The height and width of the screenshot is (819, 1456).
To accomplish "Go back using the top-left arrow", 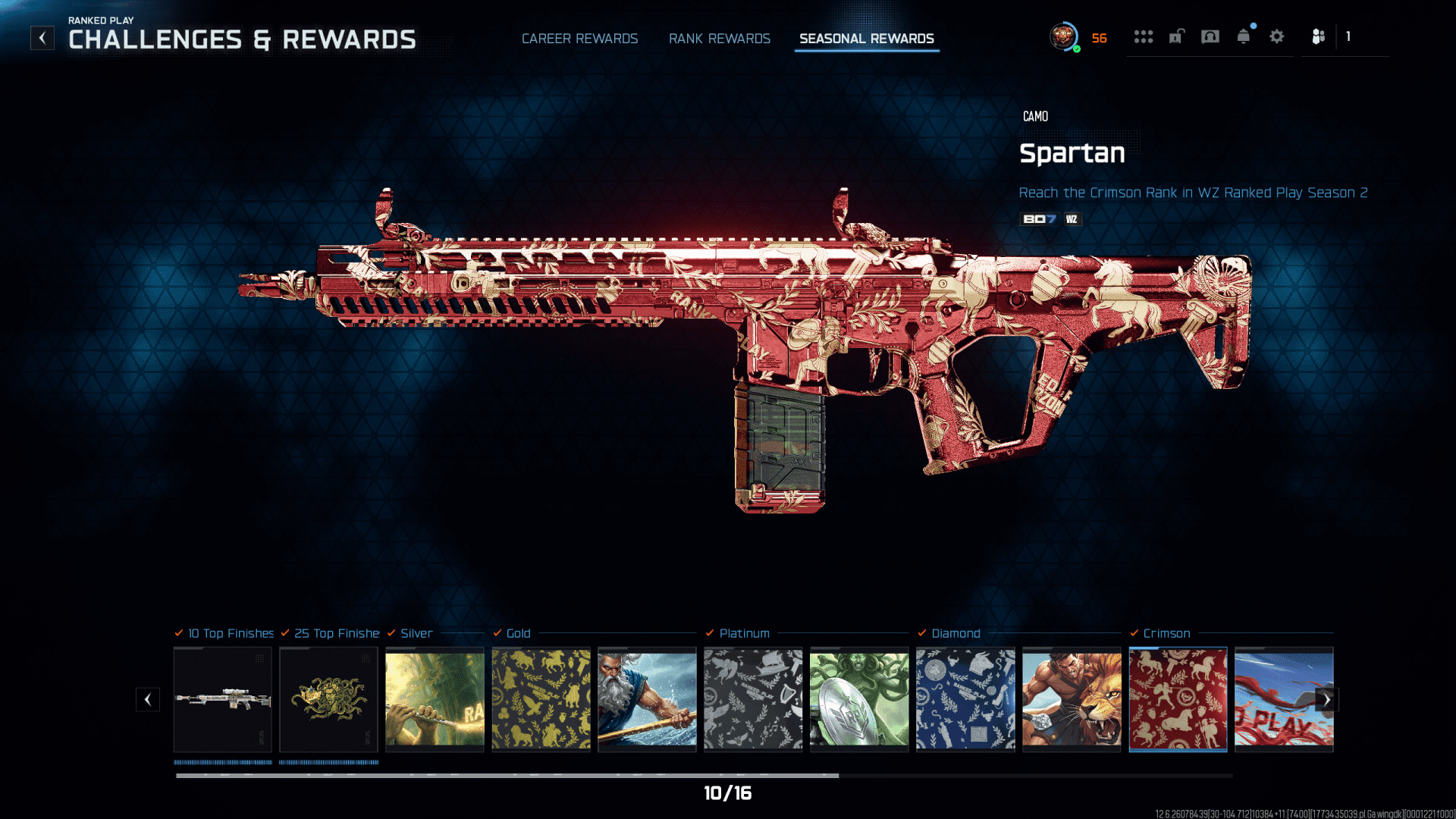I will pos(42,38).
